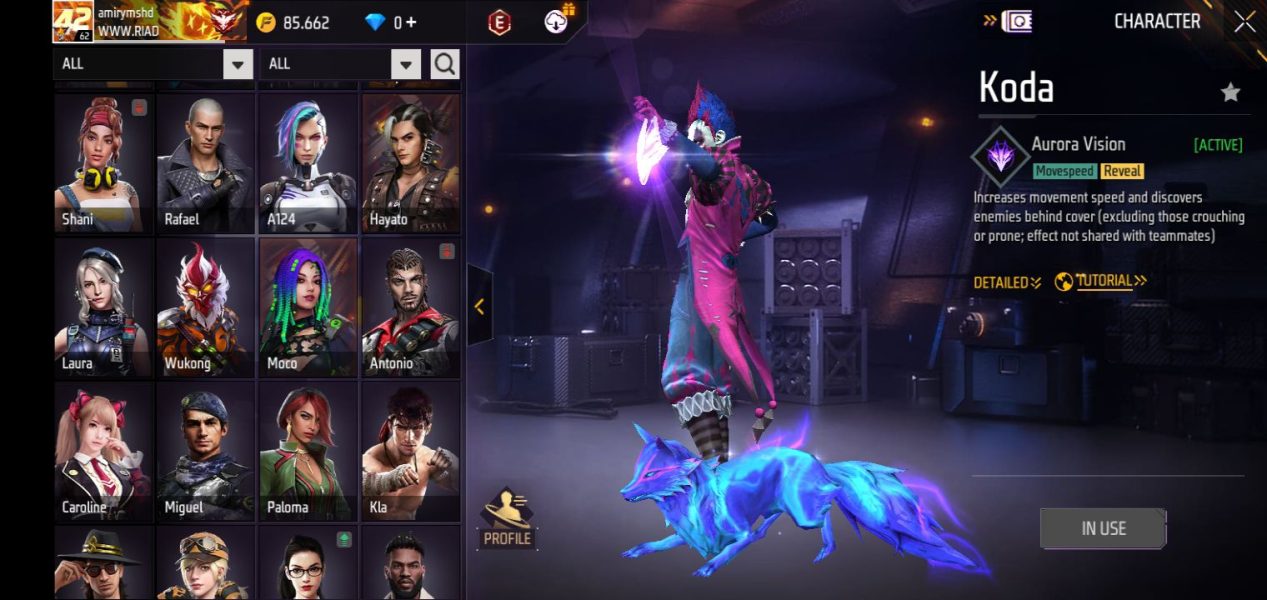Image resolution: width=1267 pixels, height=600 pixels.
Task: Open the skill TUTORIAL link
Action: (x=1101, y=282)
